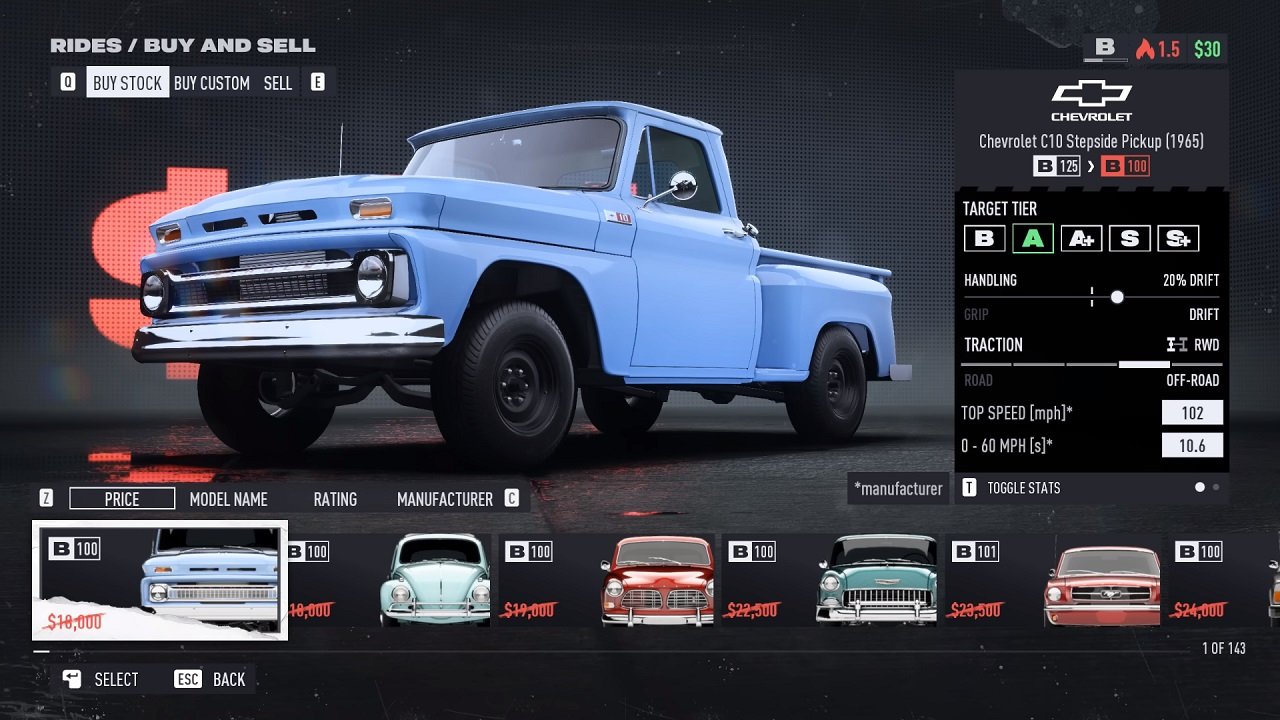Sort cars by Manufacturer
This screenshot has width=1280, height=720.
coord(444,499)
